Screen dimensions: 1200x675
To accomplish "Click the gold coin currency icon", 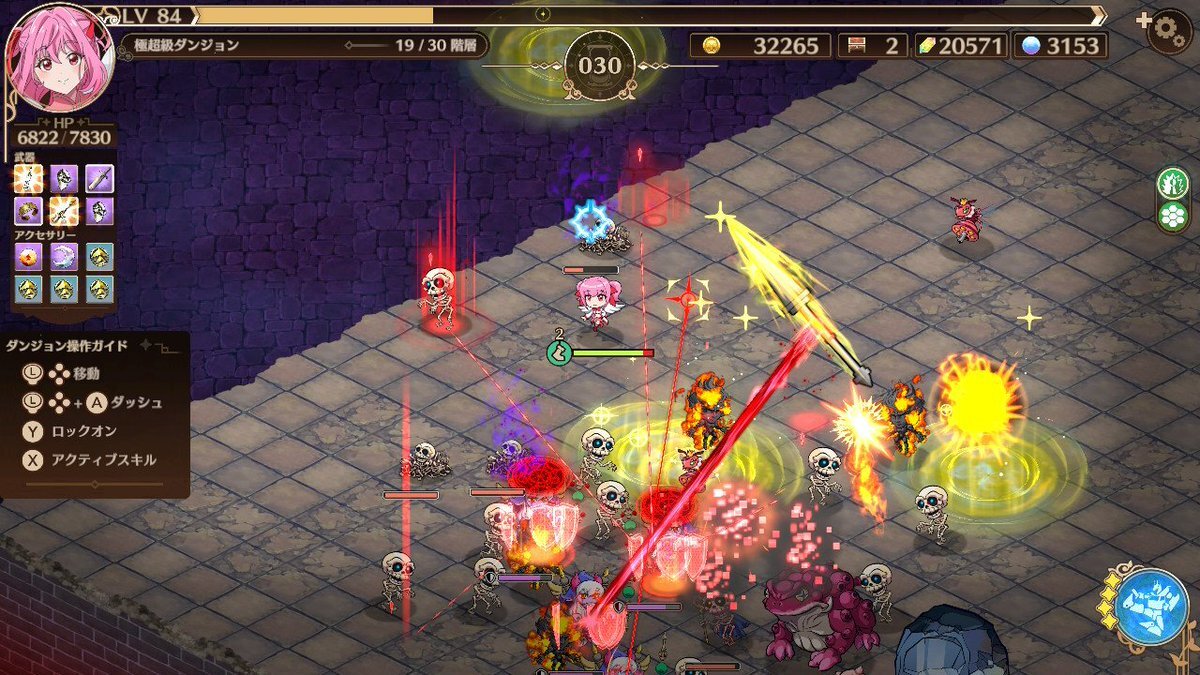I will tap(712, 45).
